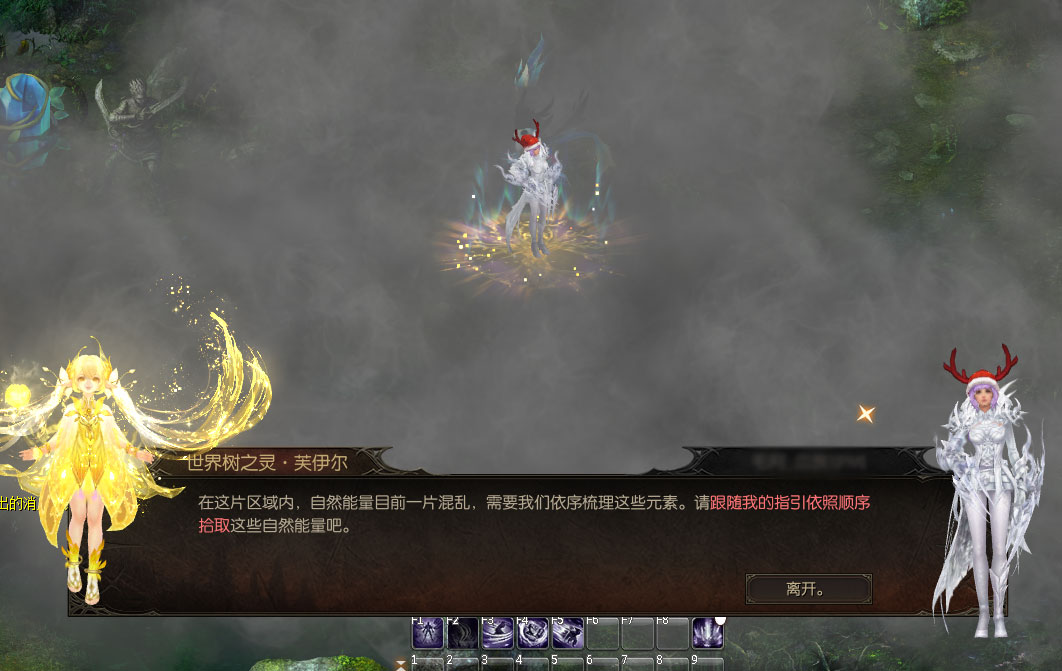
Task: Activate the crystal burst skill after F8
Action: tap(707, 633)
